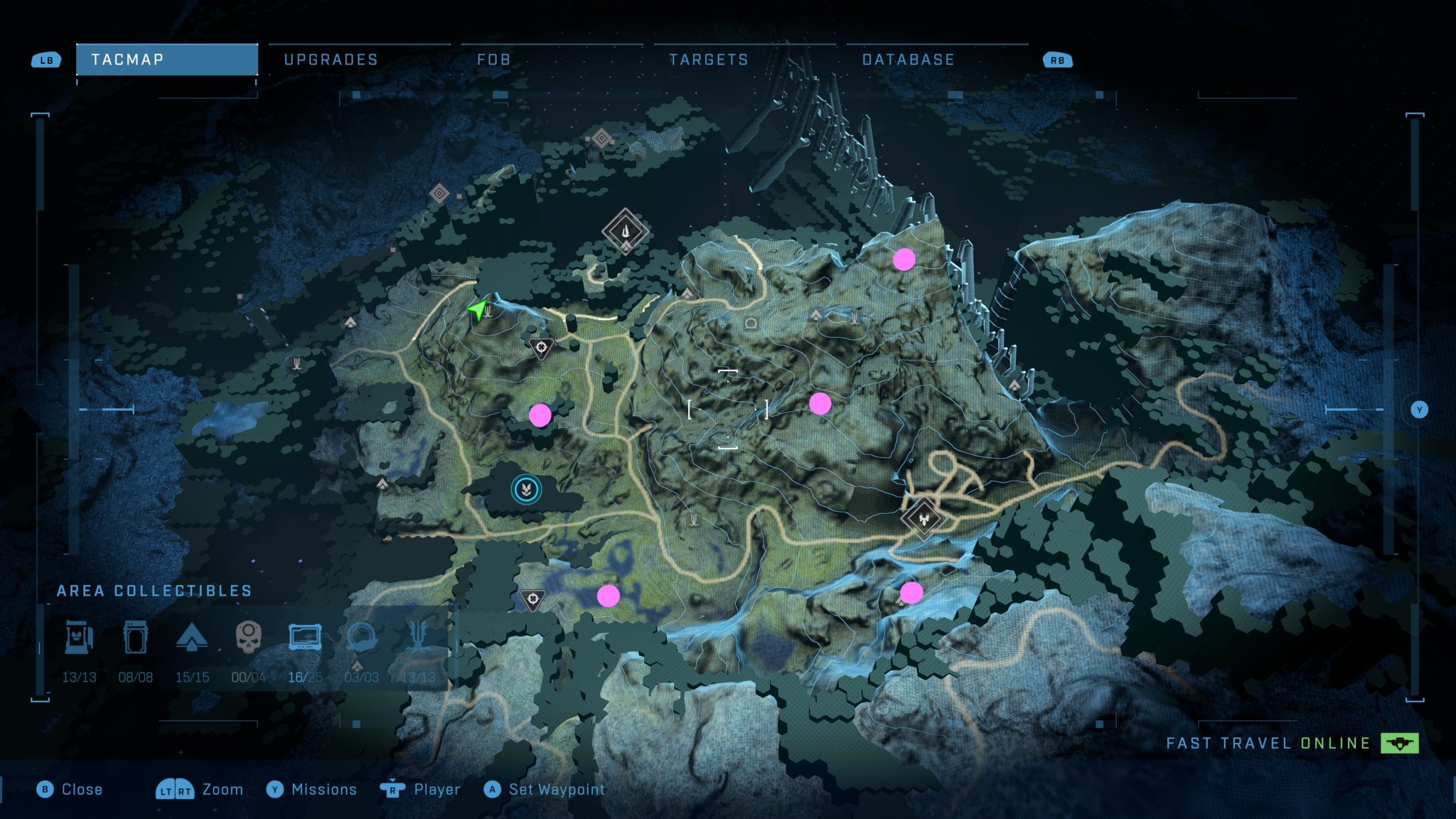Image resolution: width=1456 pixels, height=819 pixels.
Task: Select the large diamond outpost marker at the road junction
Action: tap(923, 516)
